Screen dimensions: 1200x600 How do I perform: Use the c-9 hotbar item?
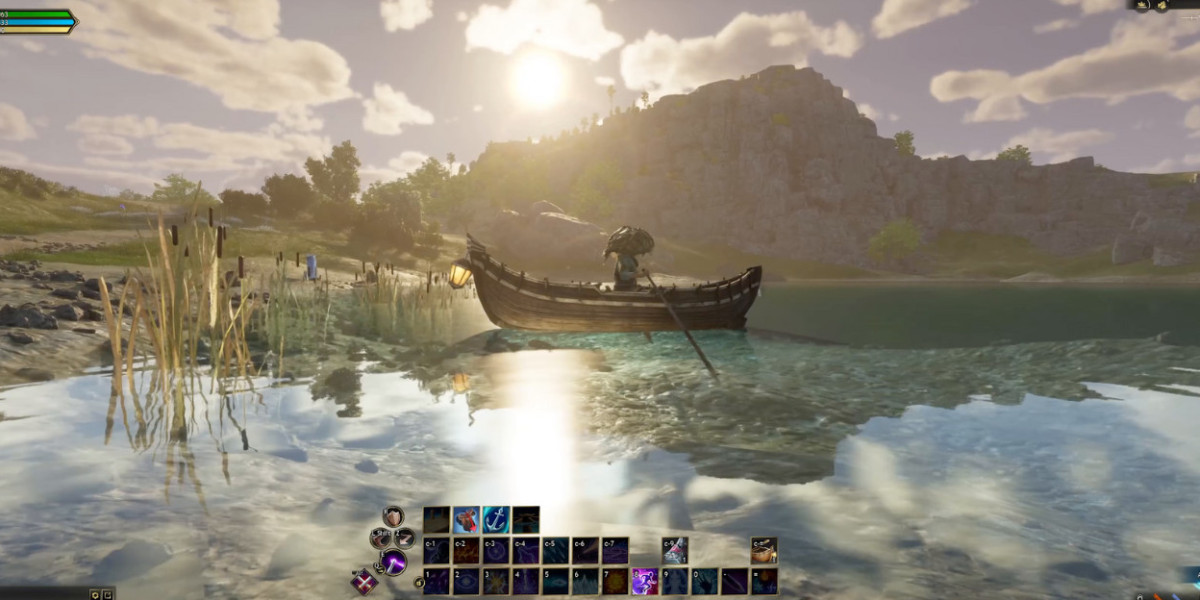(674, 550)
